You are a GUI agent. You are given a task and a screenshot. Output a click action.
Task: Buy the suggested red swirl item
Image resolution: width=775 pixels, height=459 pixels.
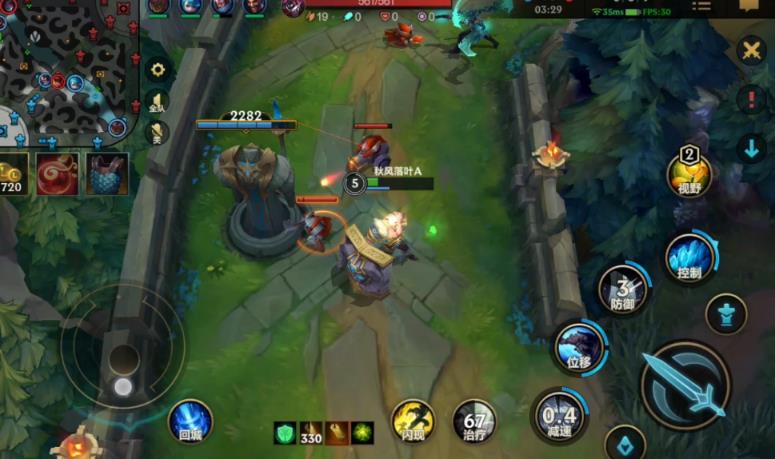[x=57, y=174]
